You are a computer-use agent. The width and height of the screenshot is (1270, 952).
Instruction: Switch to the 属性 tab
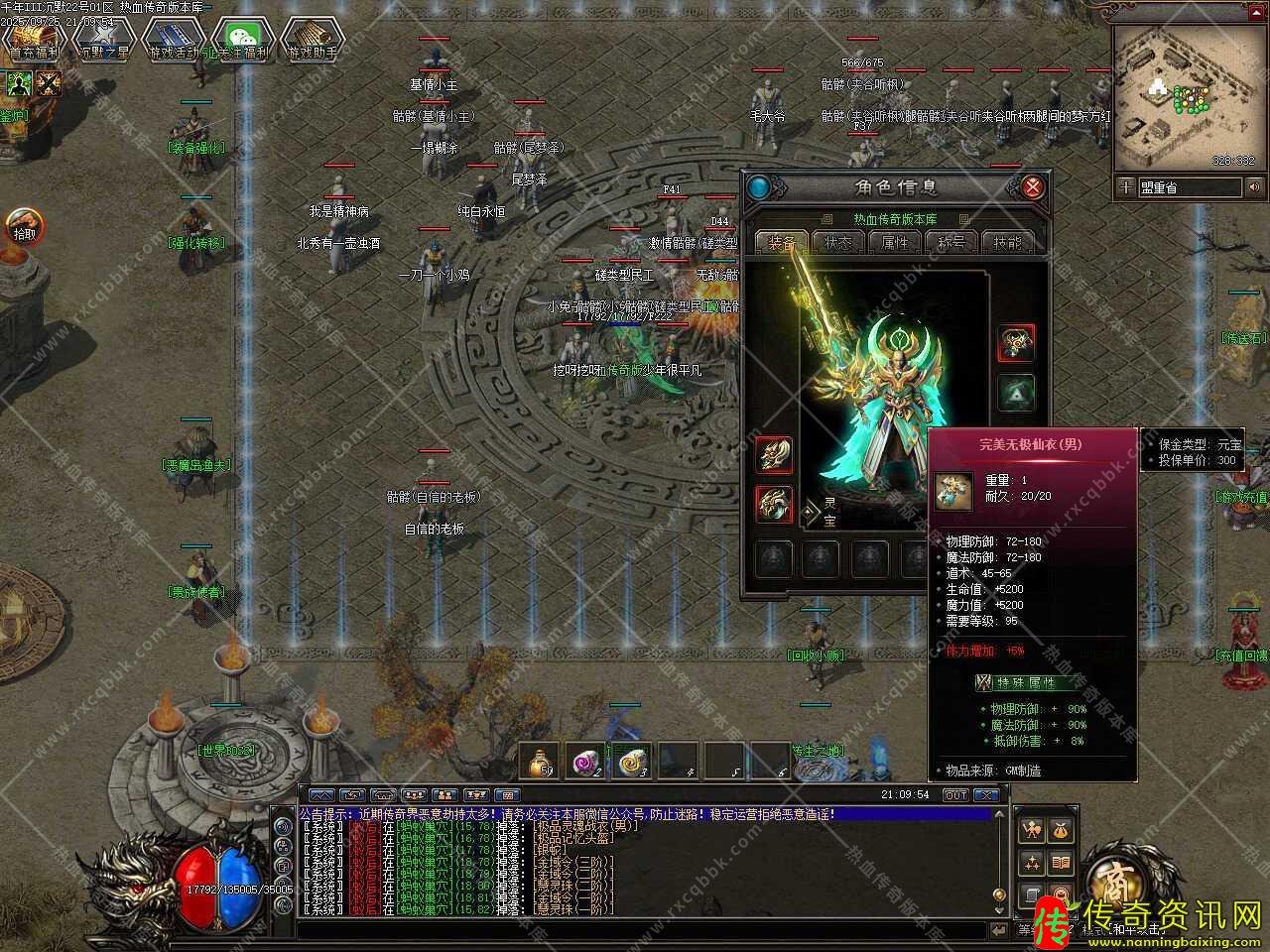895,242
